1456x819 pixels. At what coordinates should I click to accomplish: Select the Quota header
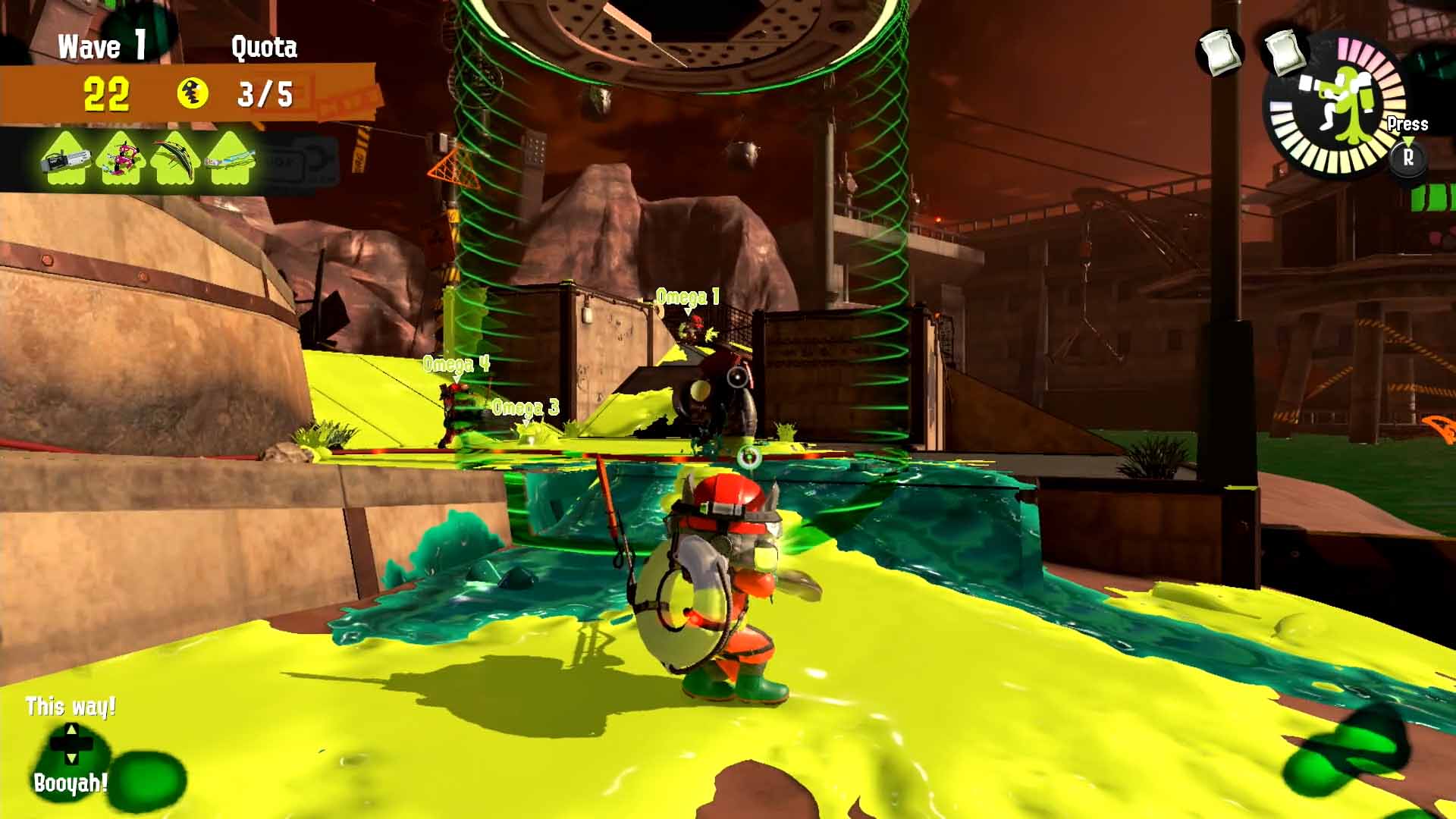point(263,45)
